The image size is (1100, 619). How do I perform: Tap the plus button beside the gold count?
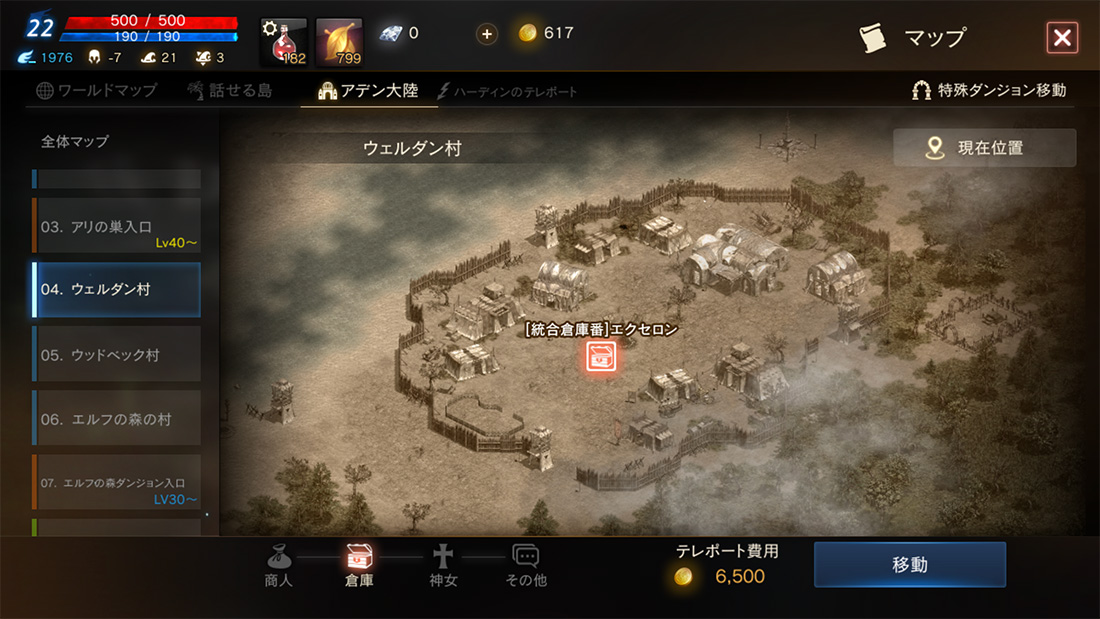click(x=487, y=34)
